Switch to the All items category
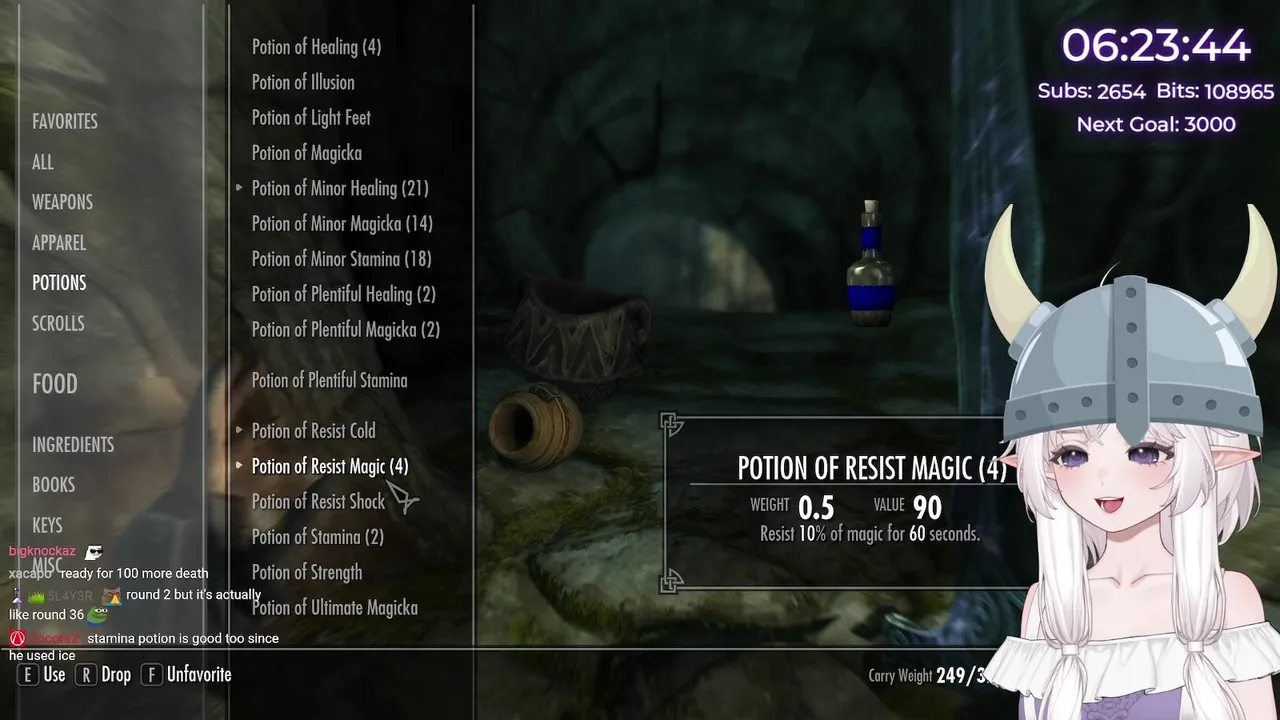The height and width of the screenshot is (720, 1280). [x=43, y=162]
